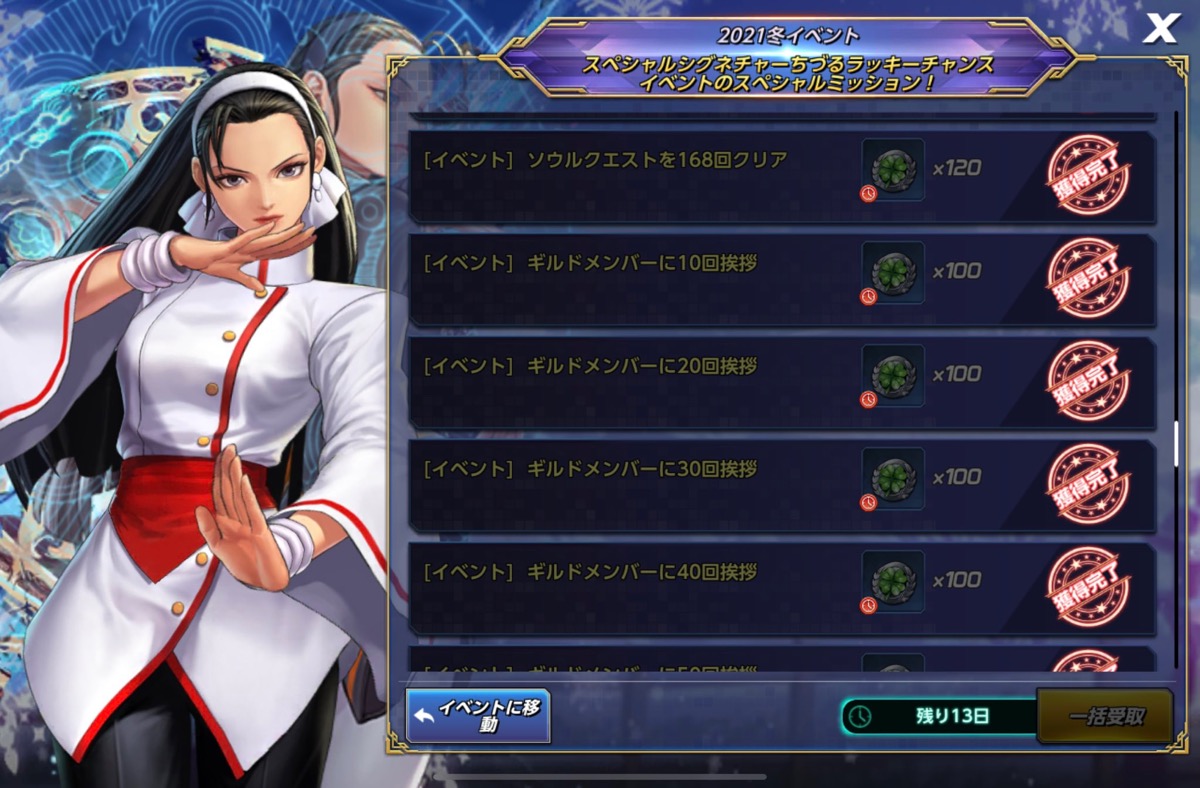This screenshot has width=1200, height=788.
Task: Click the イベントに移動 button
Action: [x=479, y=716]
